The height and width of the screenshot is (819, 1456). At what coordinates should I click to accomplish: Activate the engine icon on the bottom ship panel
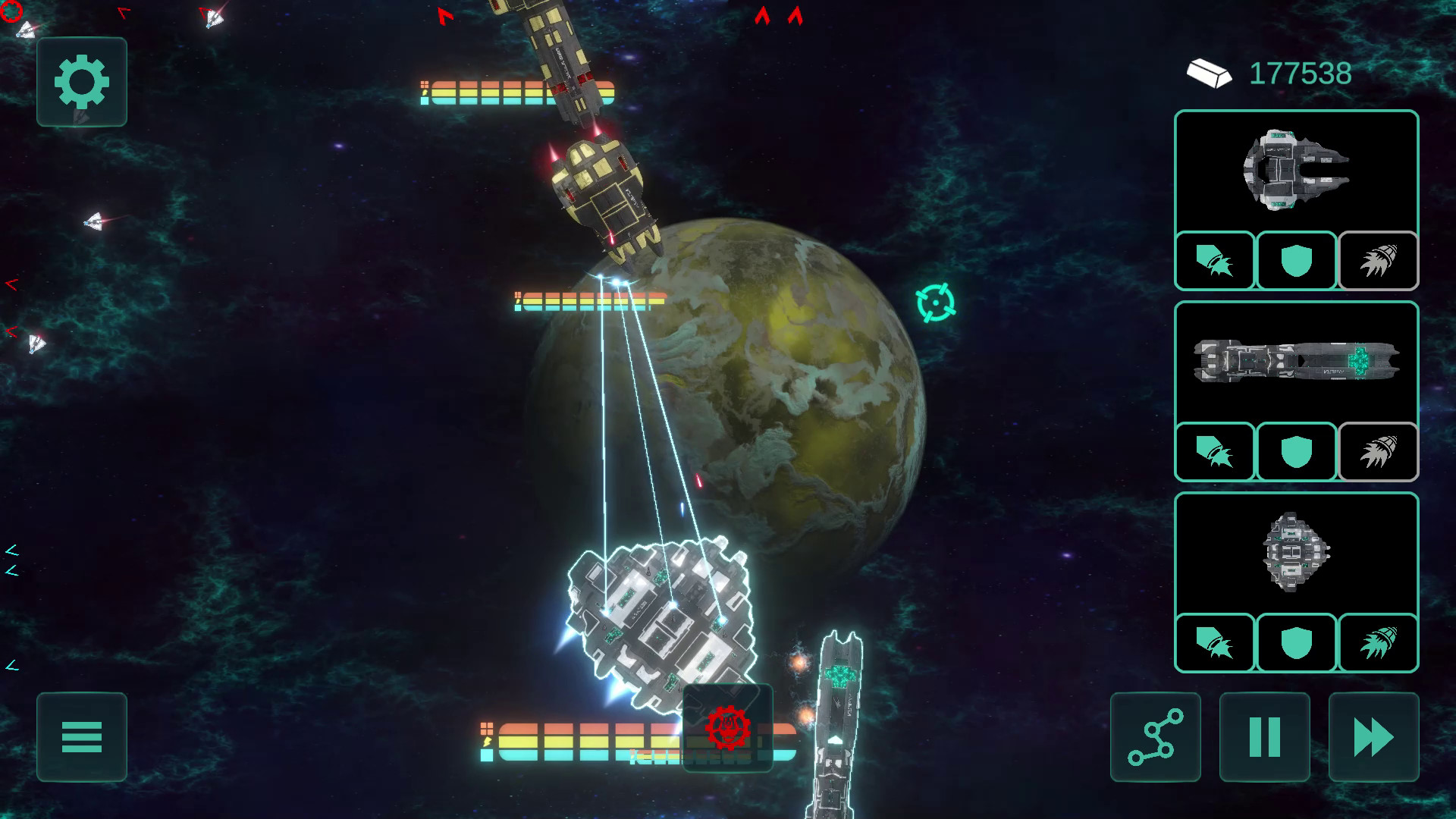pos(1376,643)
